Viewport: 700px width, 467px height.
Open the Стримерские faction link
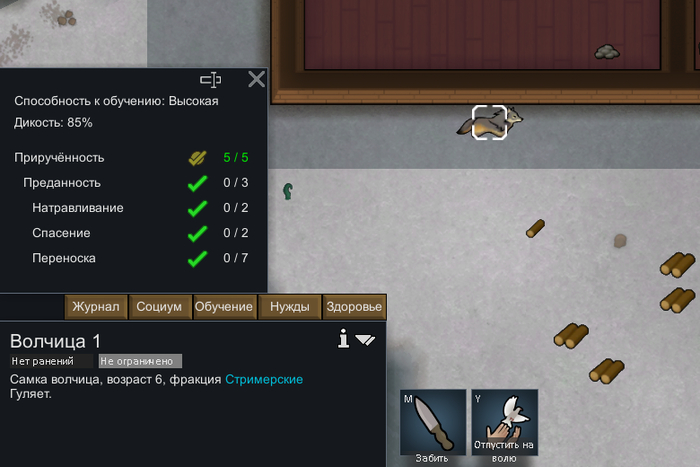(x=264, y=380)
